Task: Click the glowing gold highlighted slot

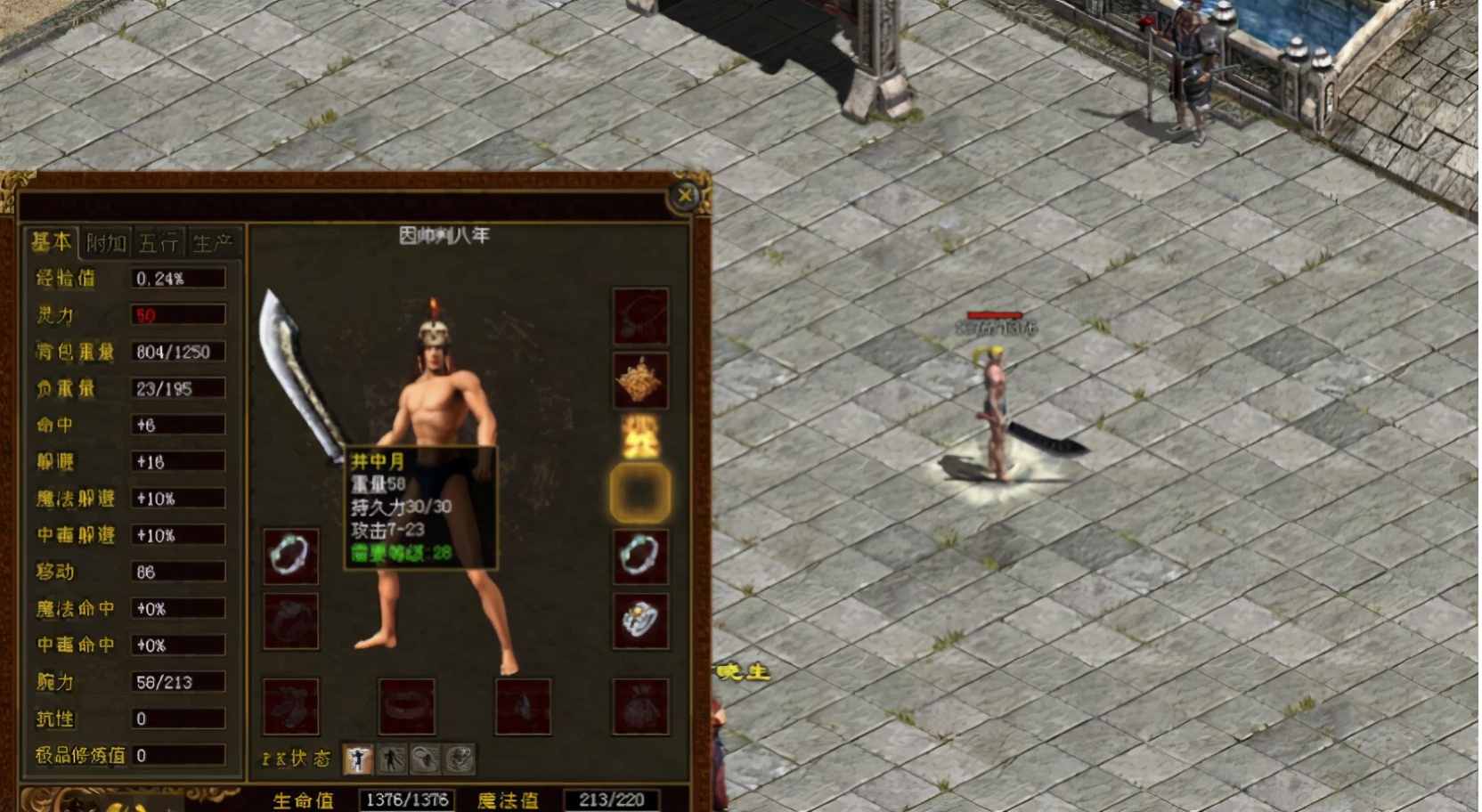Action: [639, 492]
